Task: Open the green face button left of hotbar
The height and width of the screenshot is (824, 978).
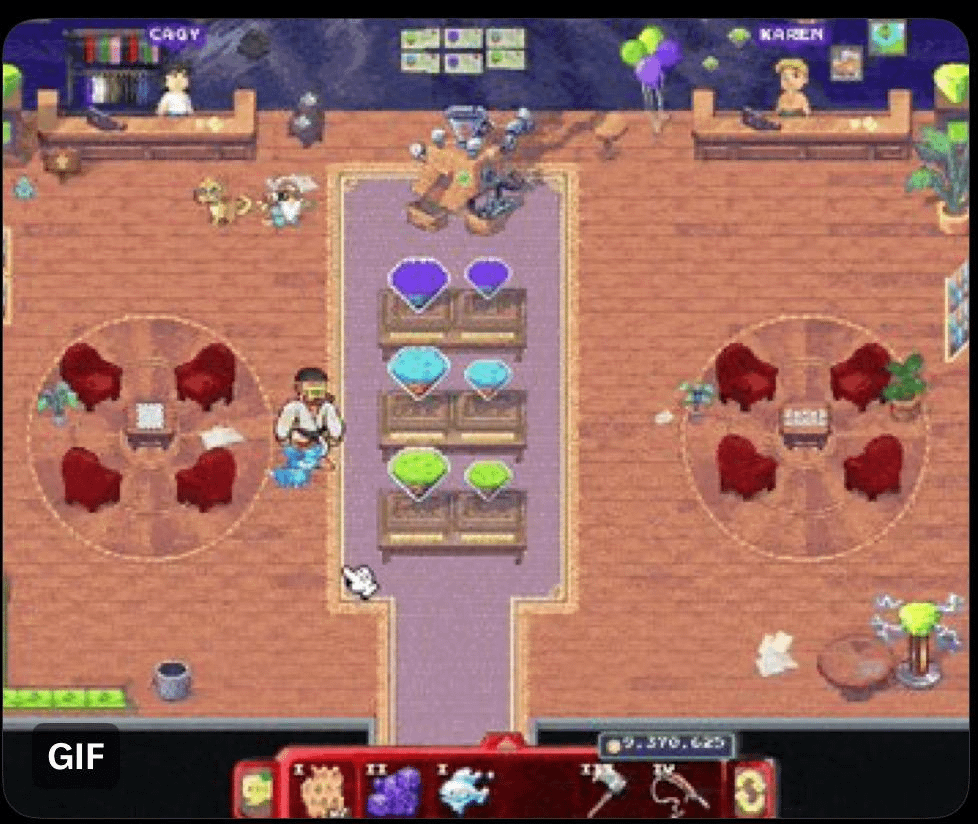Action: (257, 790)
